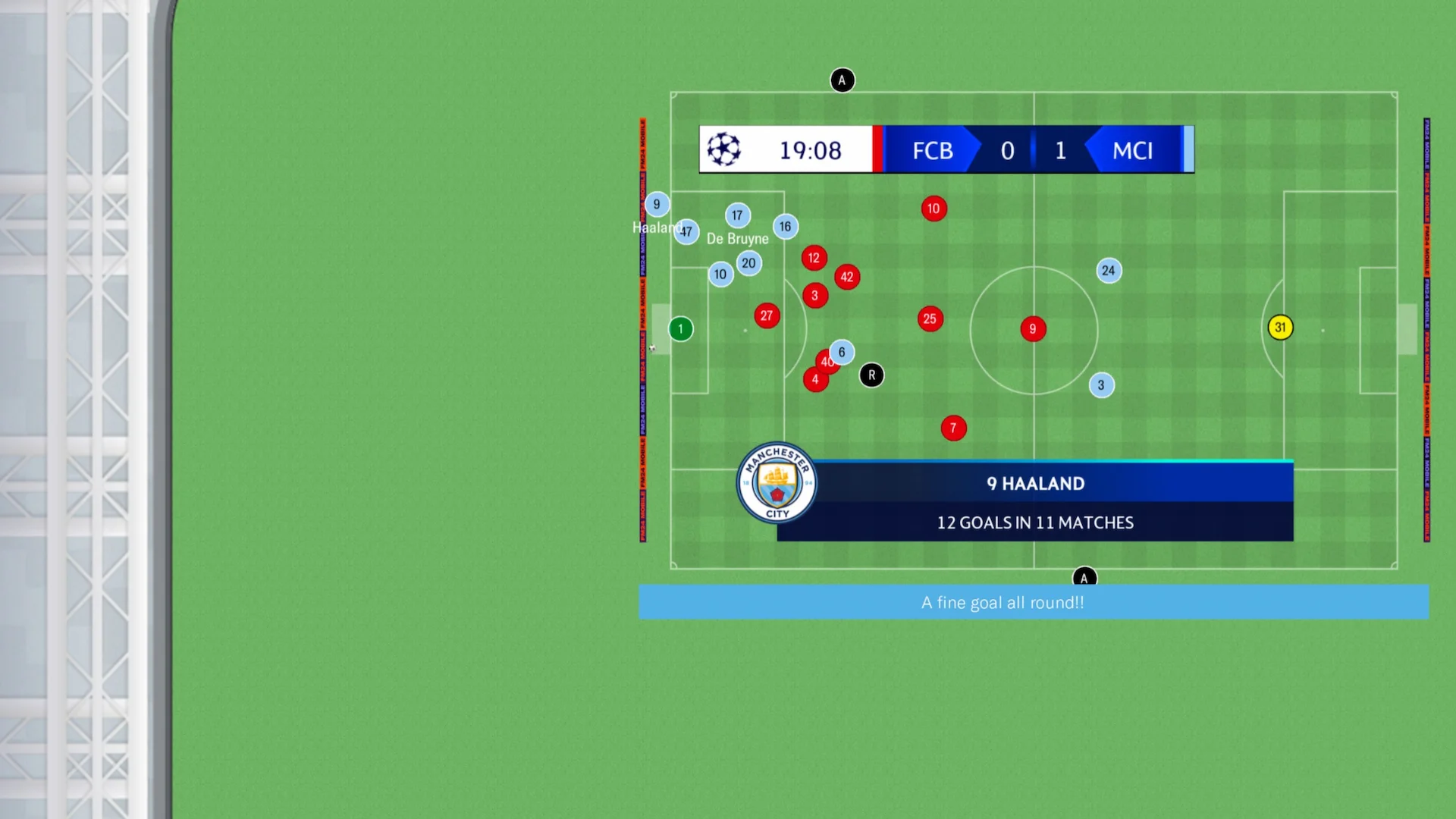Open the top camera marker labeled A
The image size is (1456, 819).
point(843,80)
